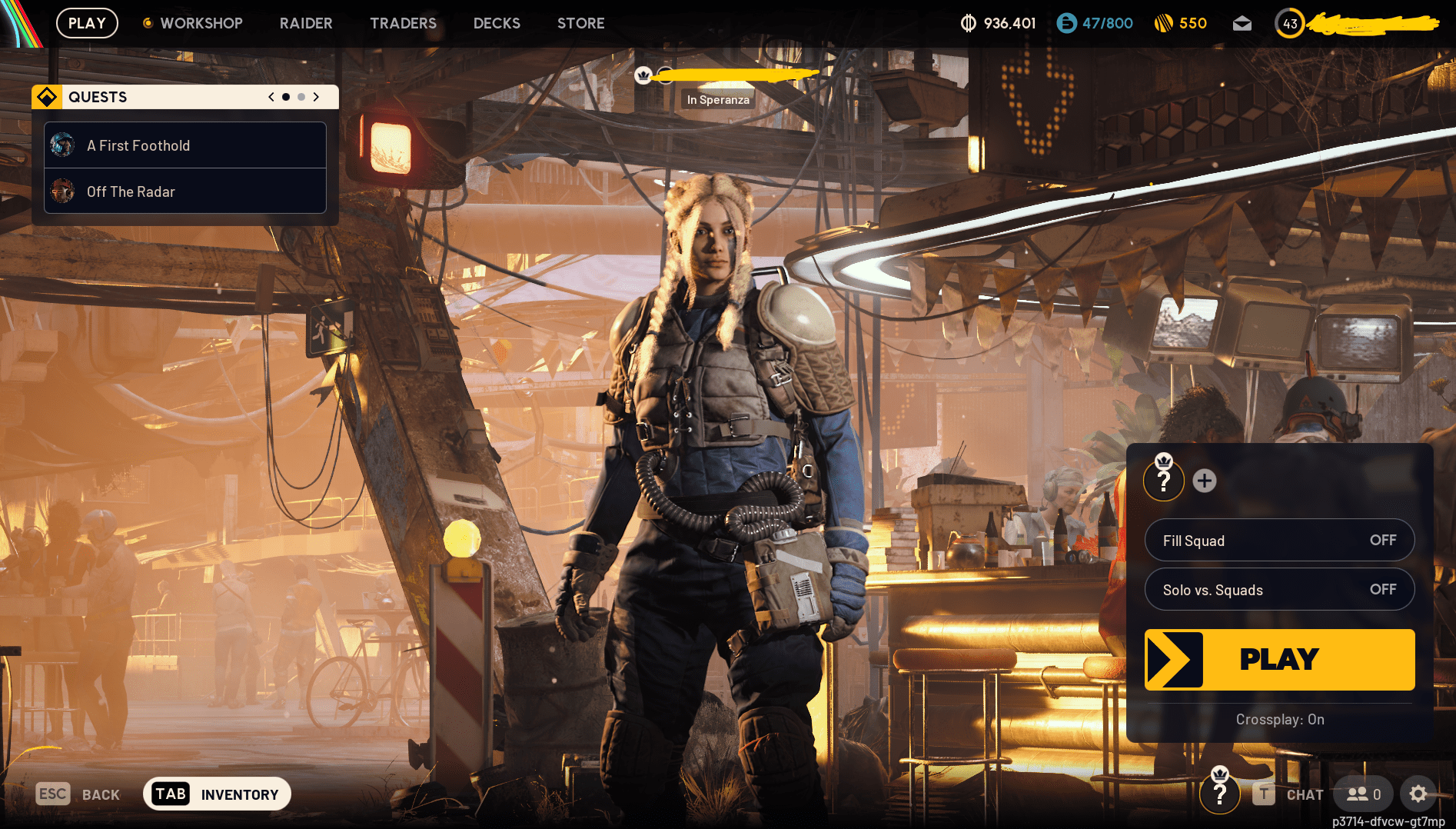Open the mail inbox icon
Screen dimensions: 1456x829
coord(1242,23)
